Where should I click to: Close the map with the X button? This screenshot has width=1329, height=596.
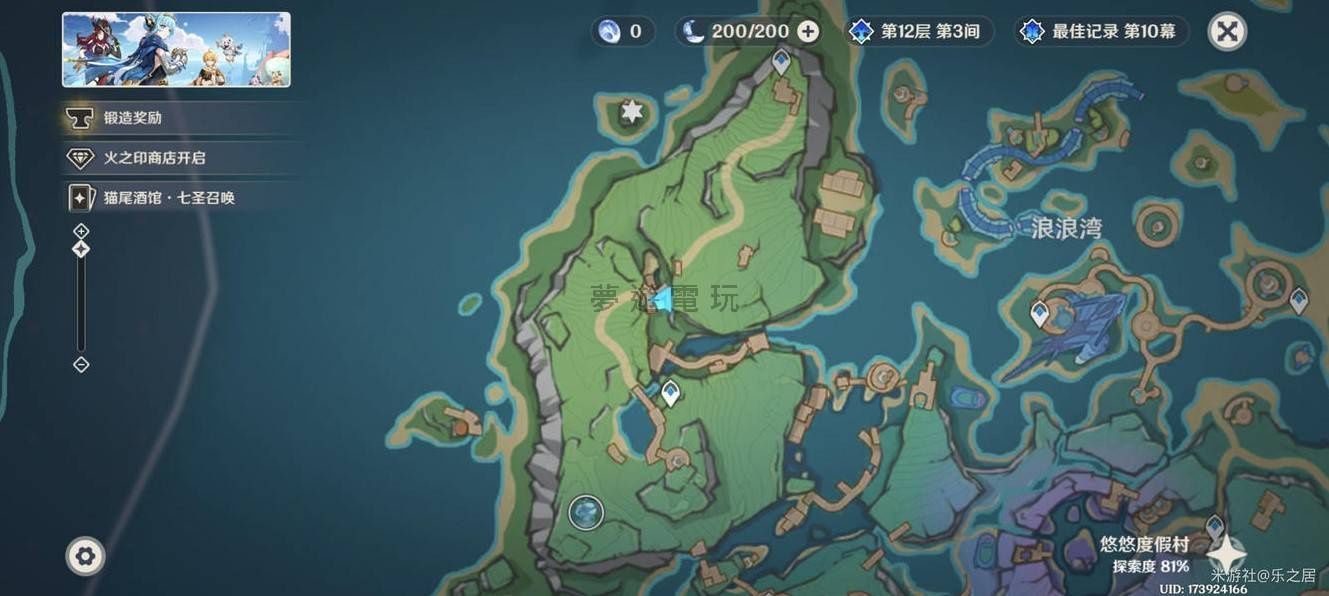tap(1227, 32)
